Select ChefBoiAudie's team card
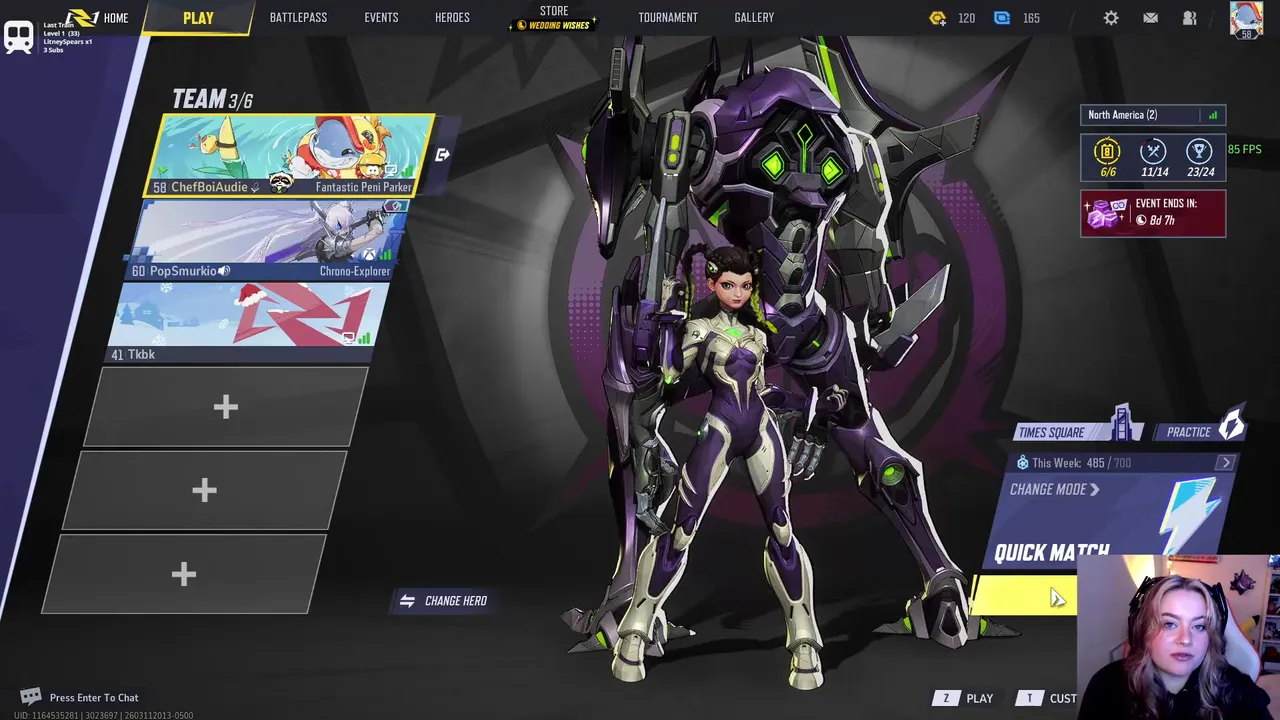 (292, 155)
